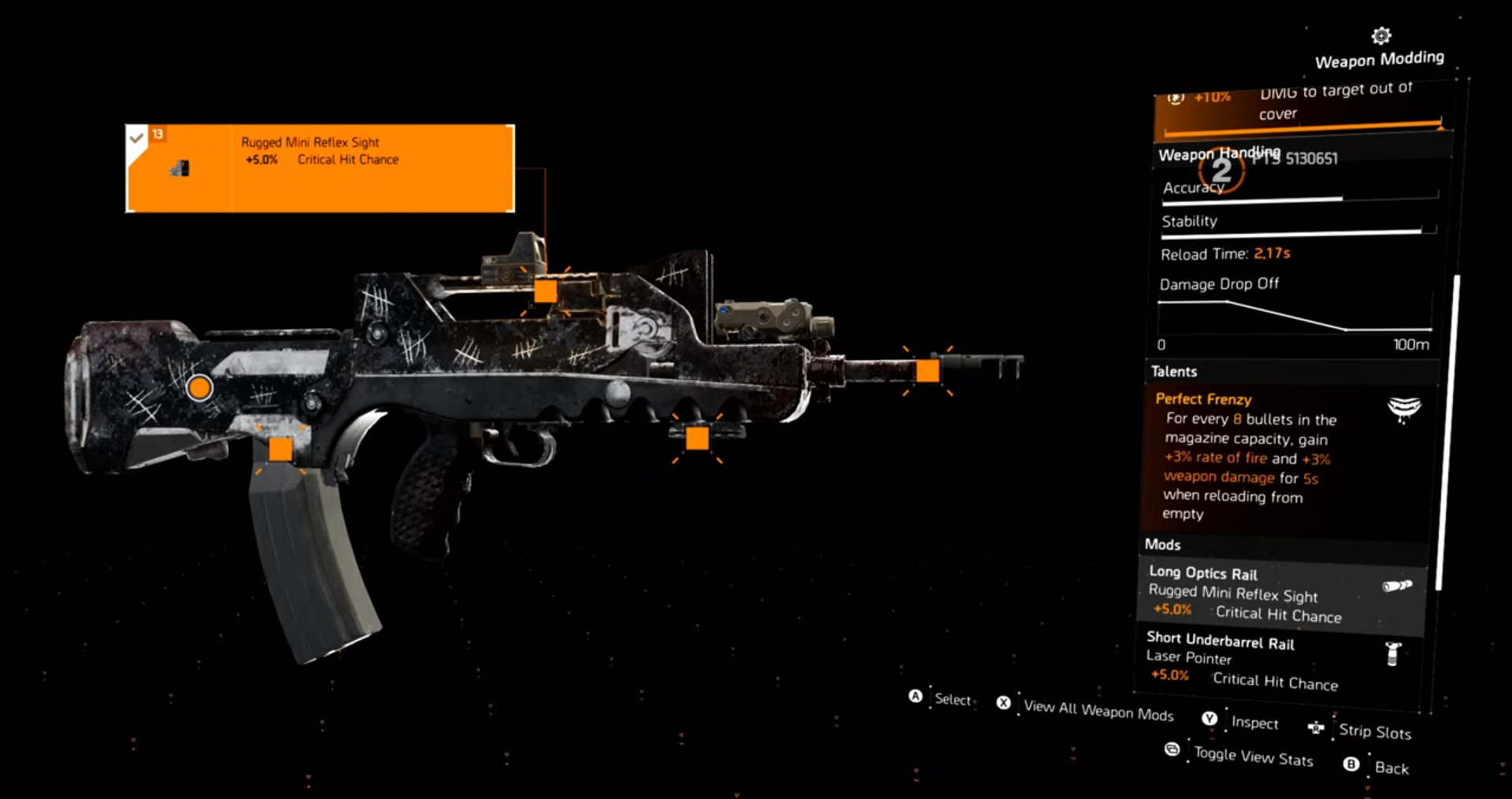Open View All Weapon Mods list
Screen dimensions: 1512x799
pyautogui.click(x=1098, y=712)
